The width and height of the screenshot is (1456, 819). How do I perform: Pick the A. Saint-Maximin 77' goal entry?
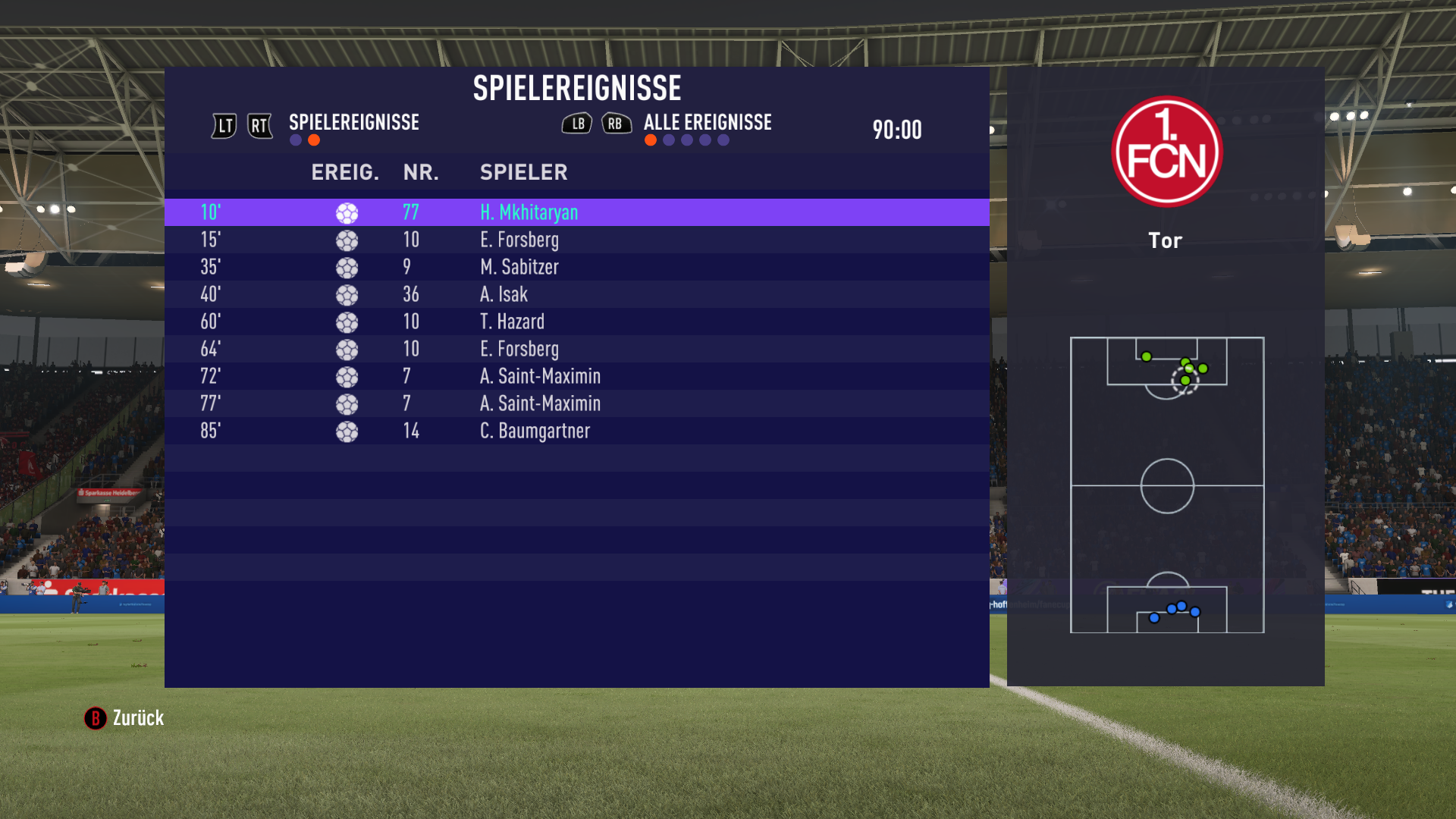coord(576,403)
